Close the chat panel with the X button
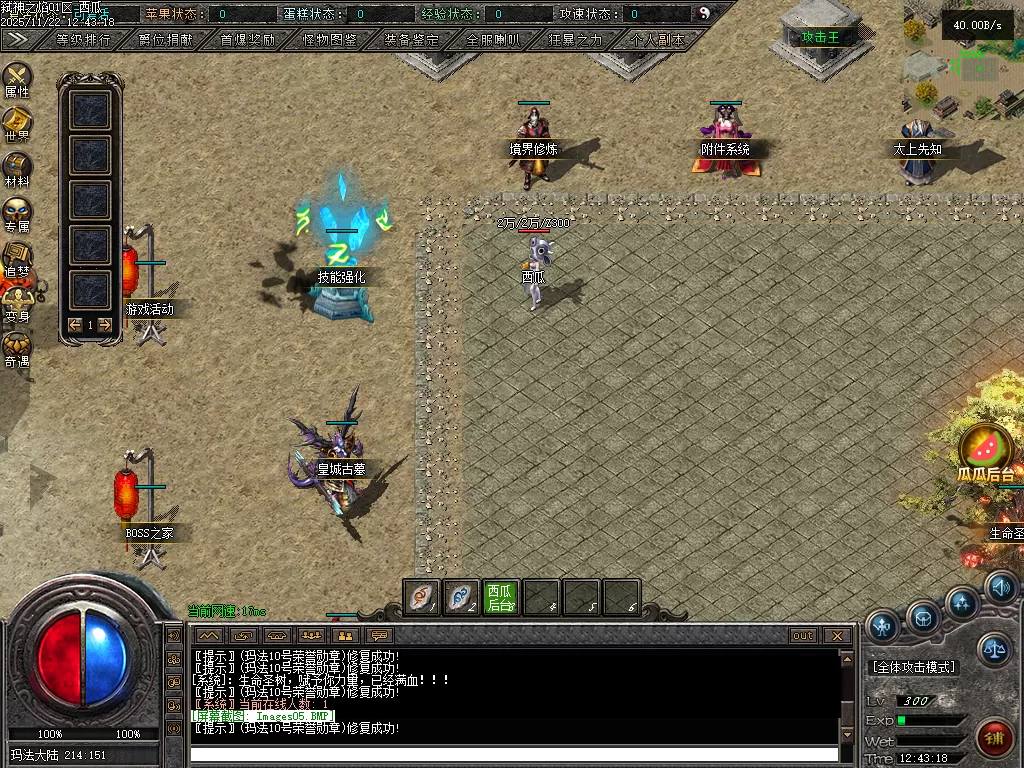1024x768 pixels. pos(838,636)
